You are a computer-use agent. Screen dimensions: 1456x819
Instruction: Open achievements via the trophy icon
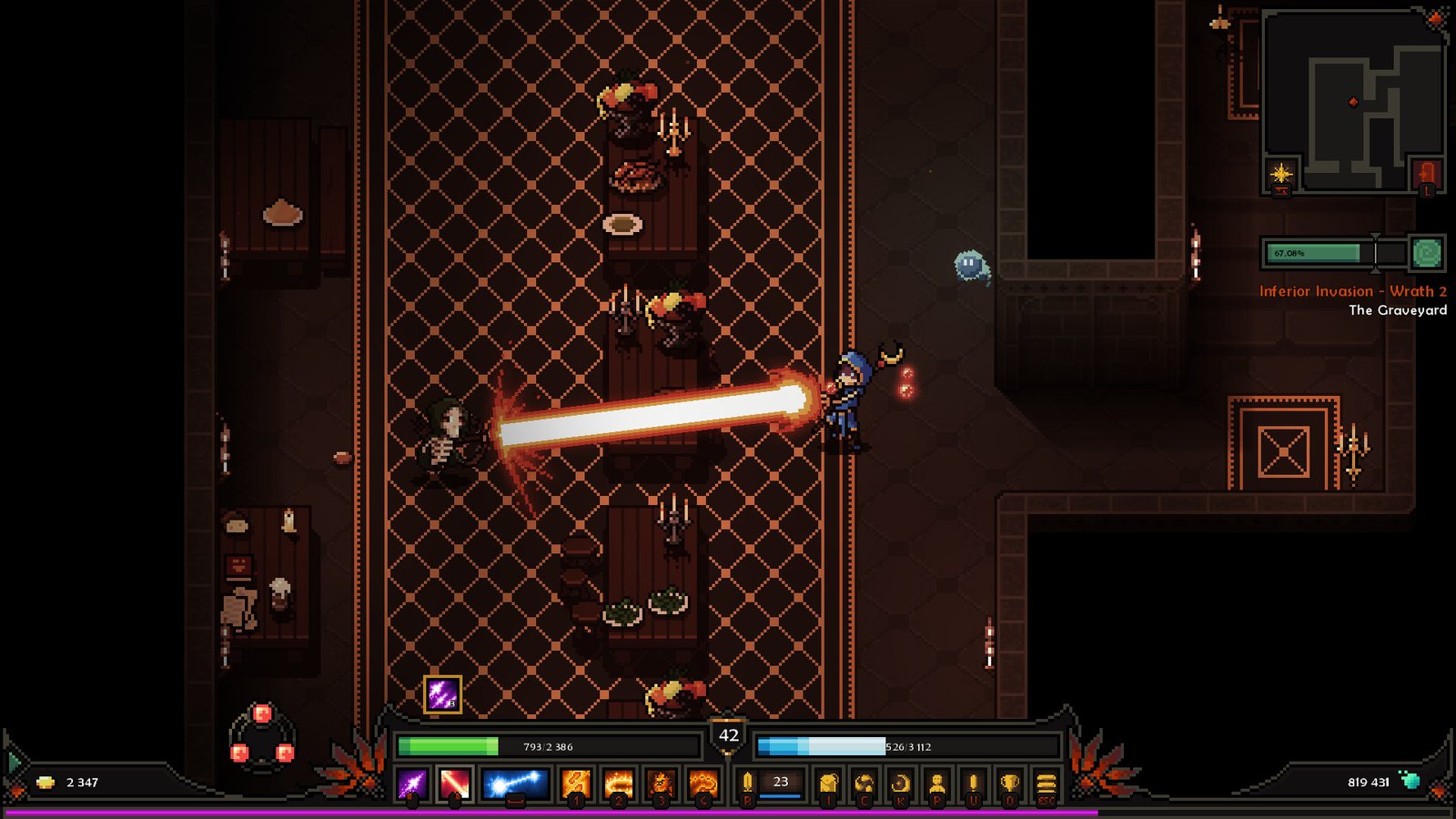pos(1007,783)
